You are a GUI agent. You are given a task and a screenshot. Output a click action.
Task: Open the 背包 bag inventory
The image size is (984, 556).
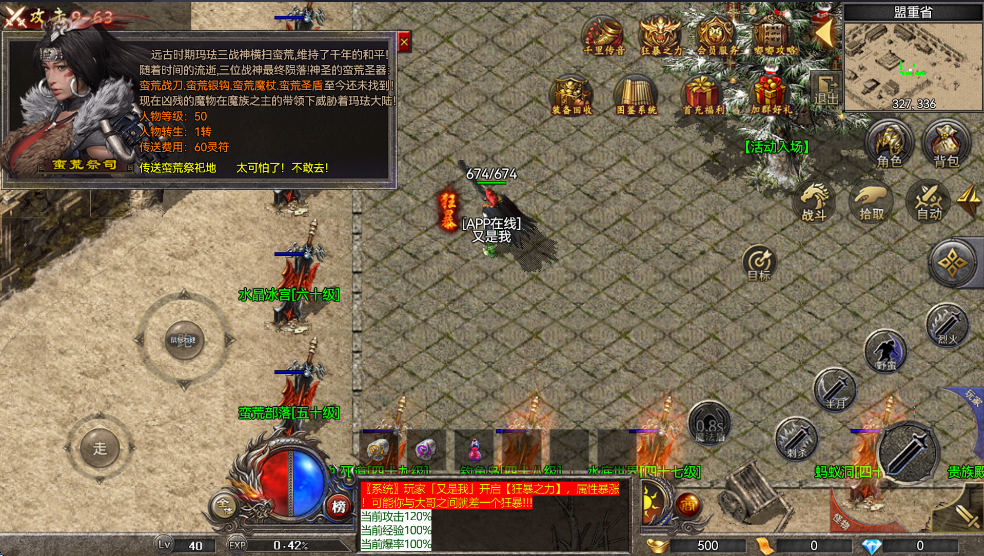(946, 144)
